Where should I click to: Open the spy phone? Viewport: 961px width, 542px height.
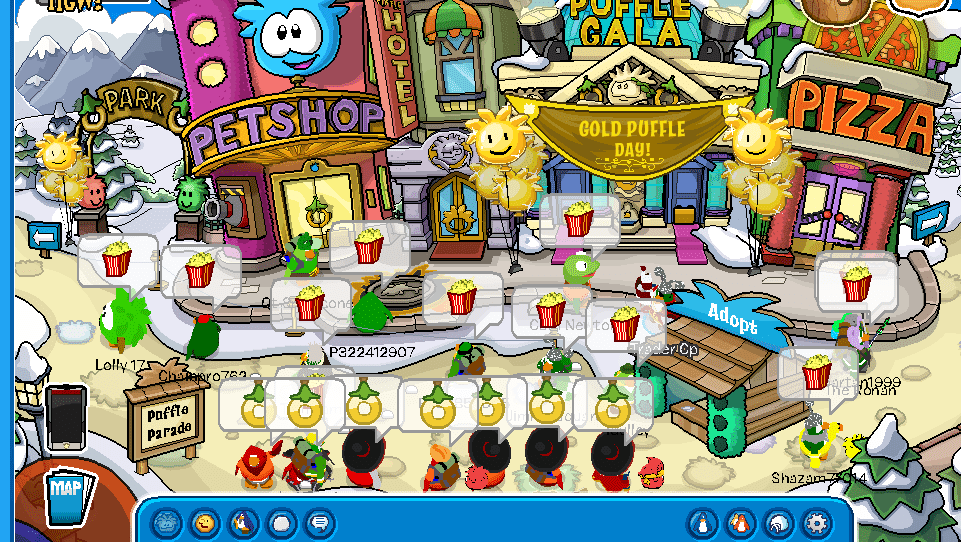[x=66, y=415]
